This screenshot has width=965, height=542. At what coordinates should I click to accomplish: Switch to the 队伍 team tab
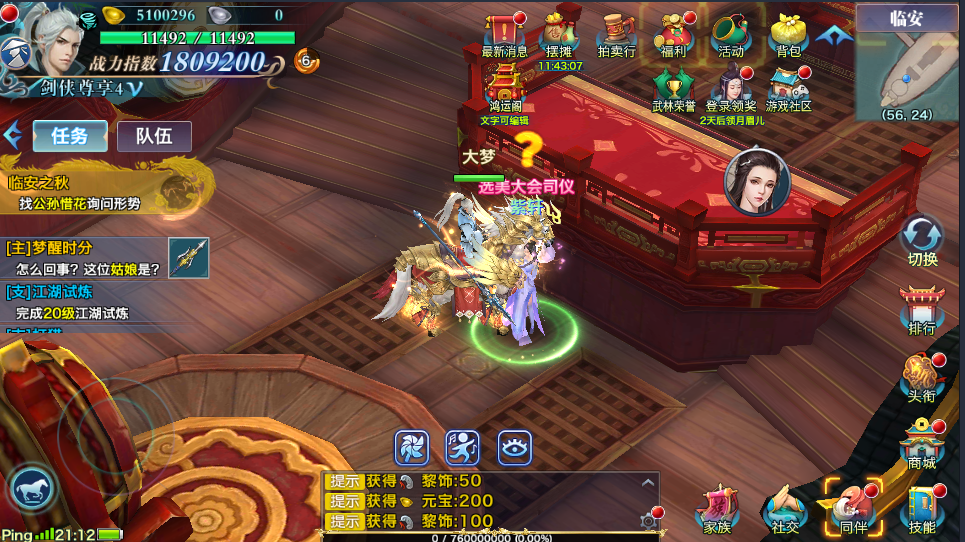(154, 136)
